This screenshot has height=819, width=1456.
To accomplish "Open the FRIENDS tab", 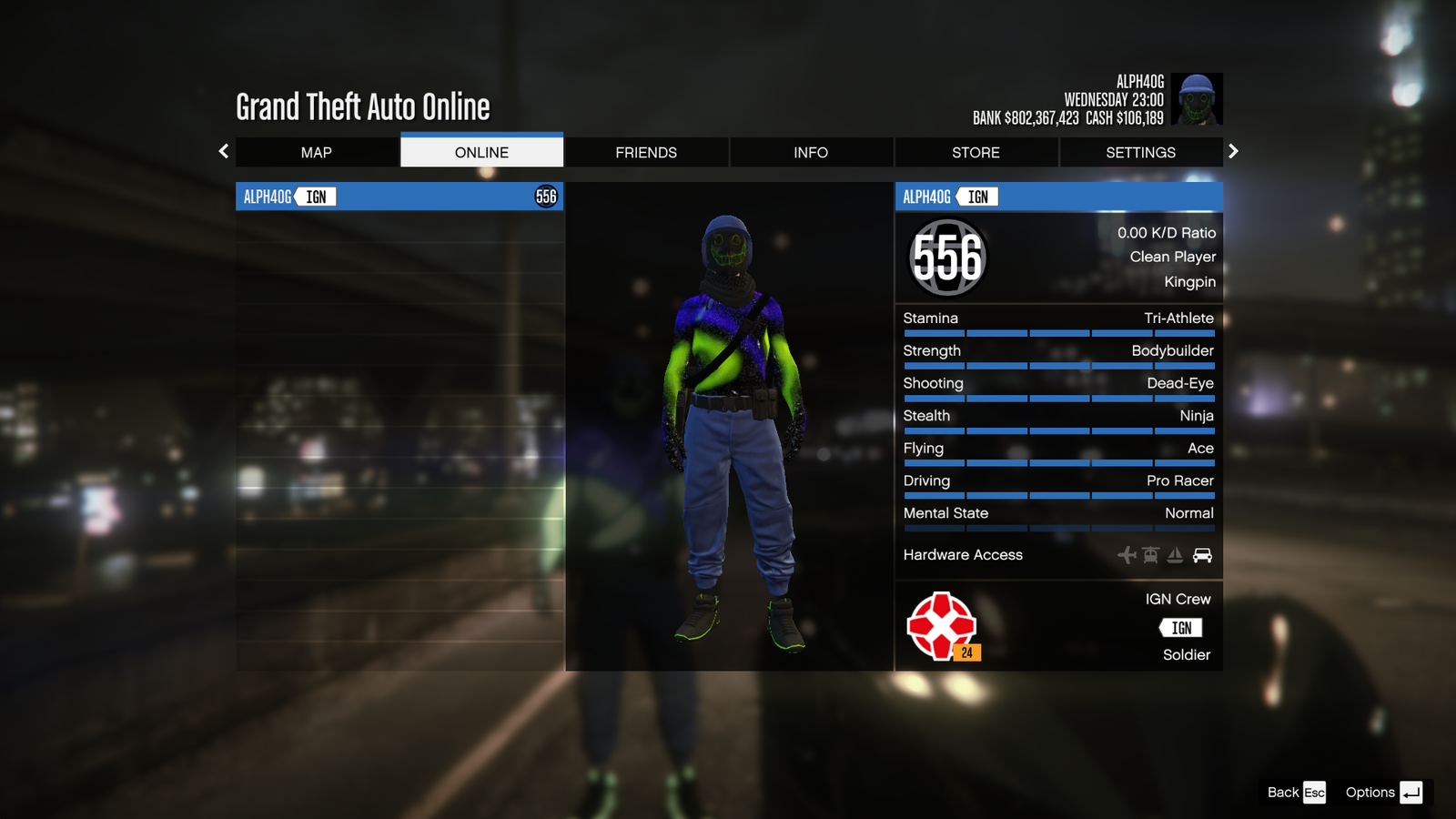I will point(646,153).
